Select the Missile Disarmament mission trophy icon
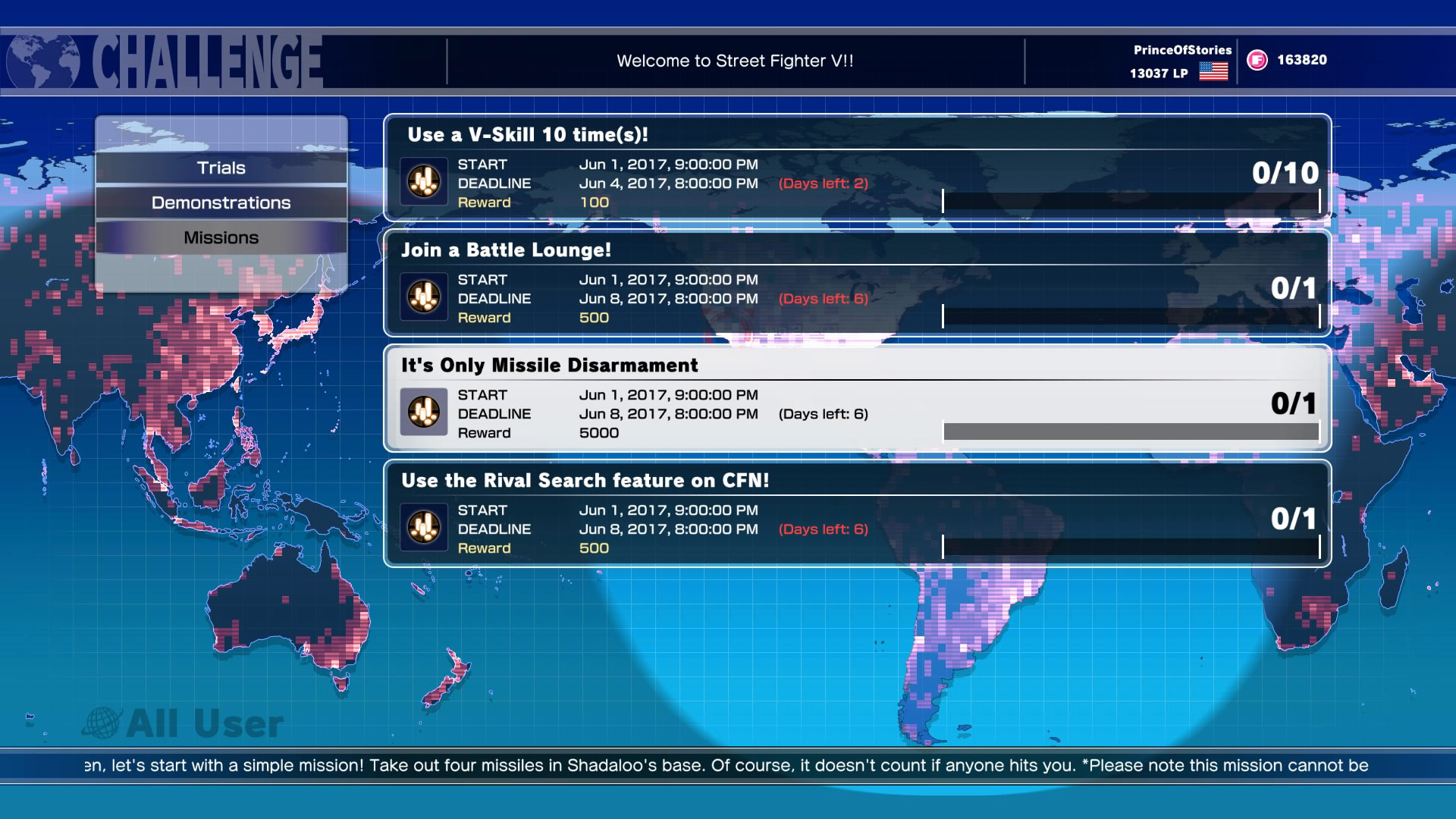Screen dimensions: 1456x819 [x=424, y=413]
